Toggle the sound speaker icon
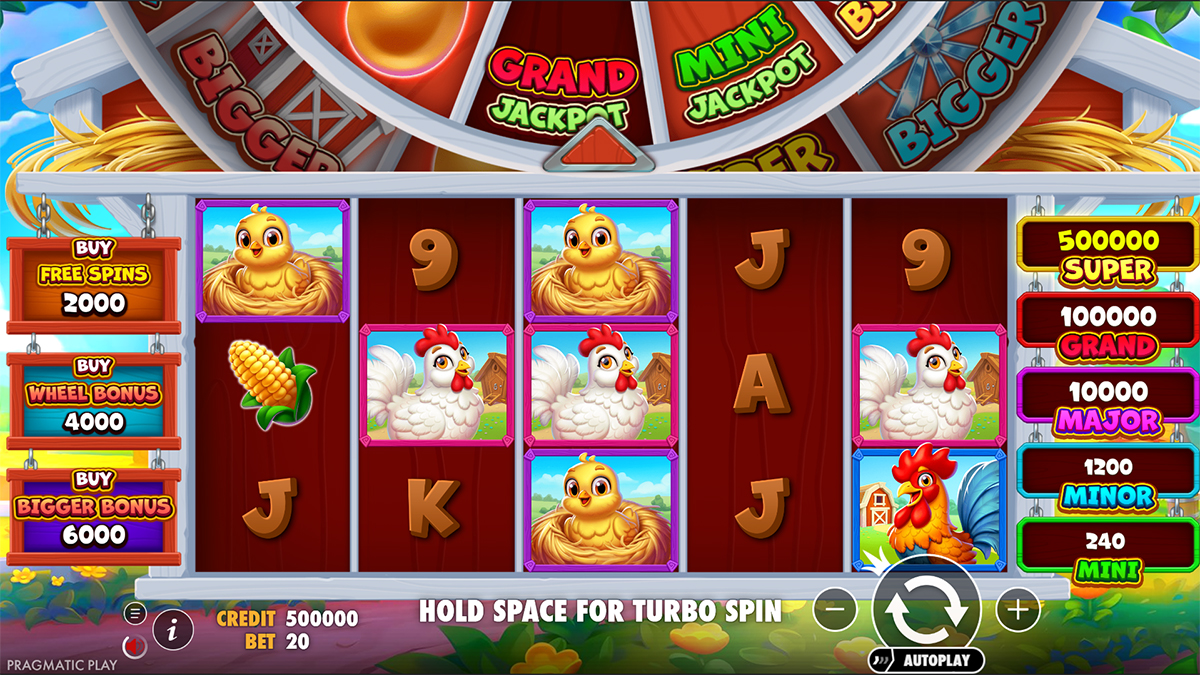This screenshot has width=1200, height=675. [x=134, y=646]
